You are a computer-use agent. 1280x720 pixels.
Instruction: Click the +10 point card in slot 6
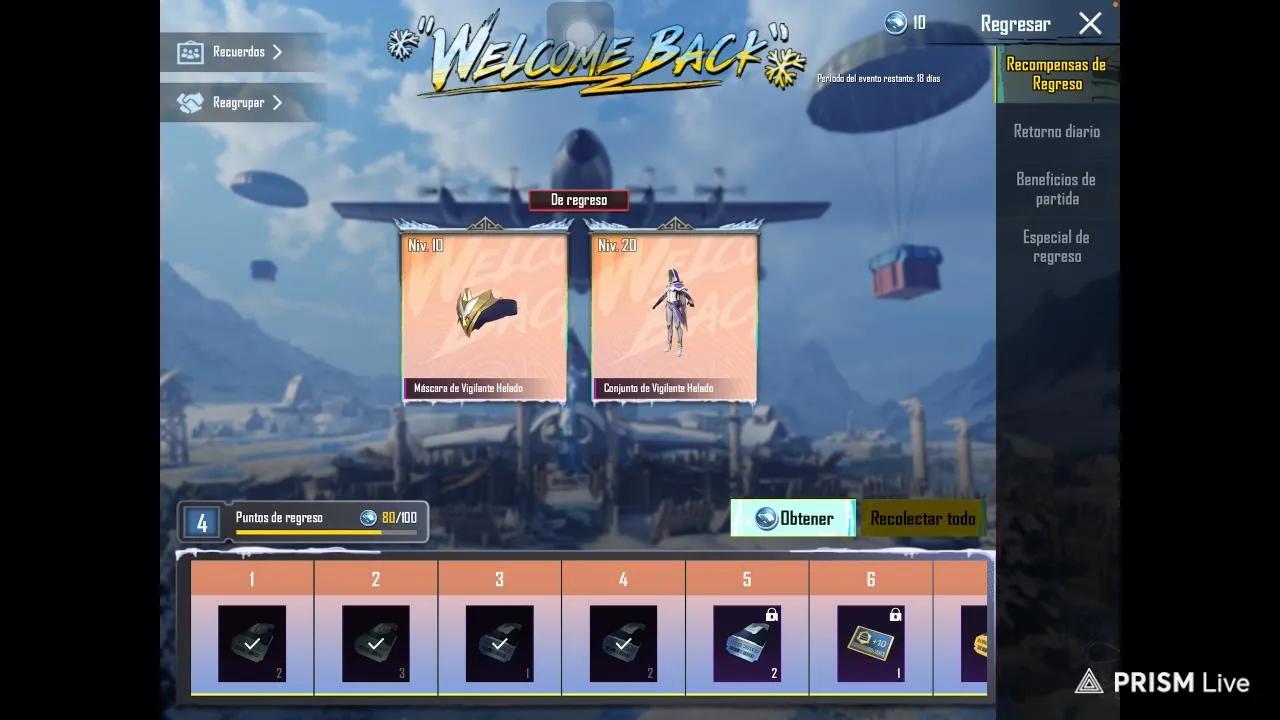[869, 643]
